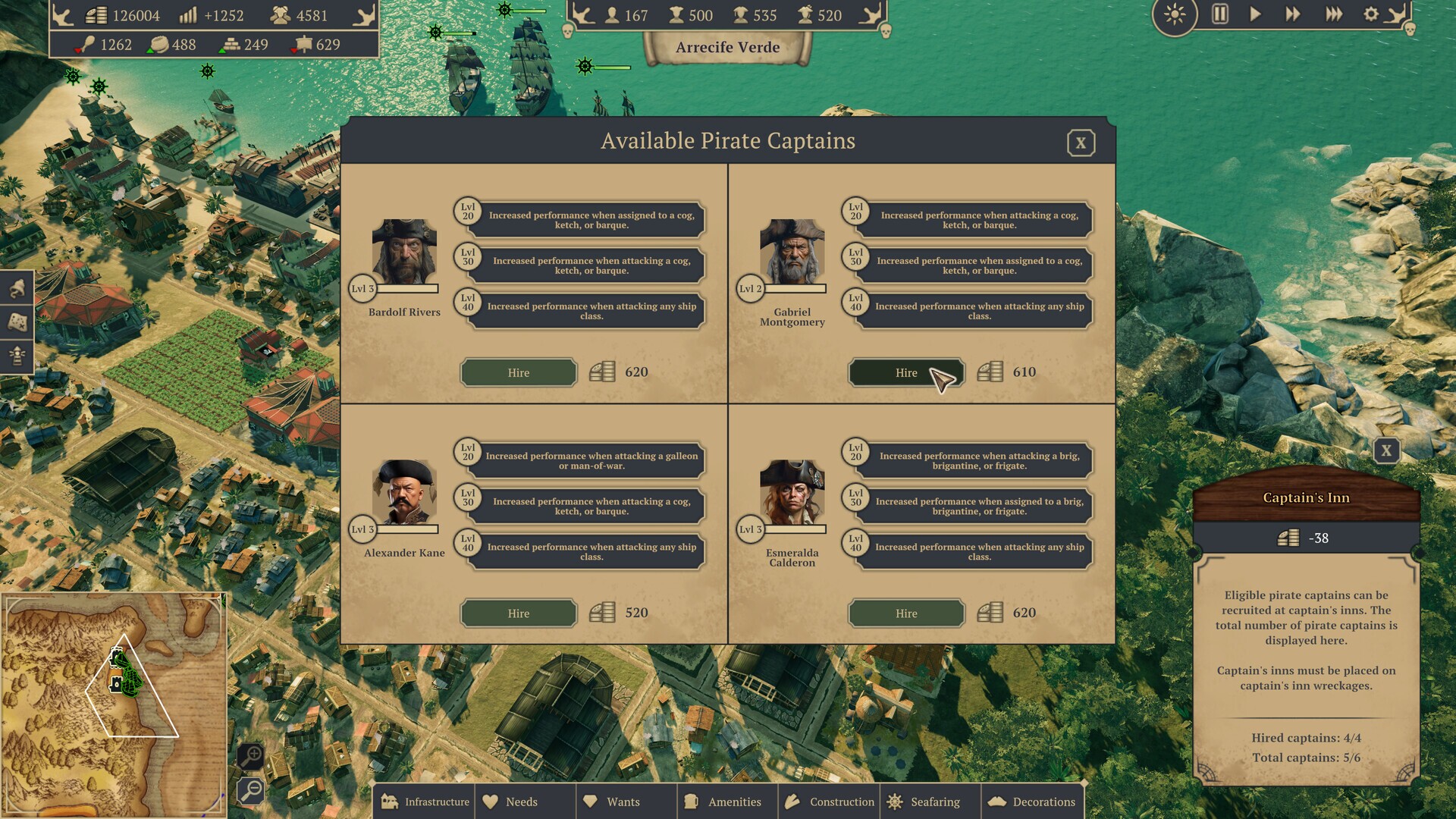Open the treasure map icon in sidebar
The width and height of the screenshot is (1456, 819).
17,320
